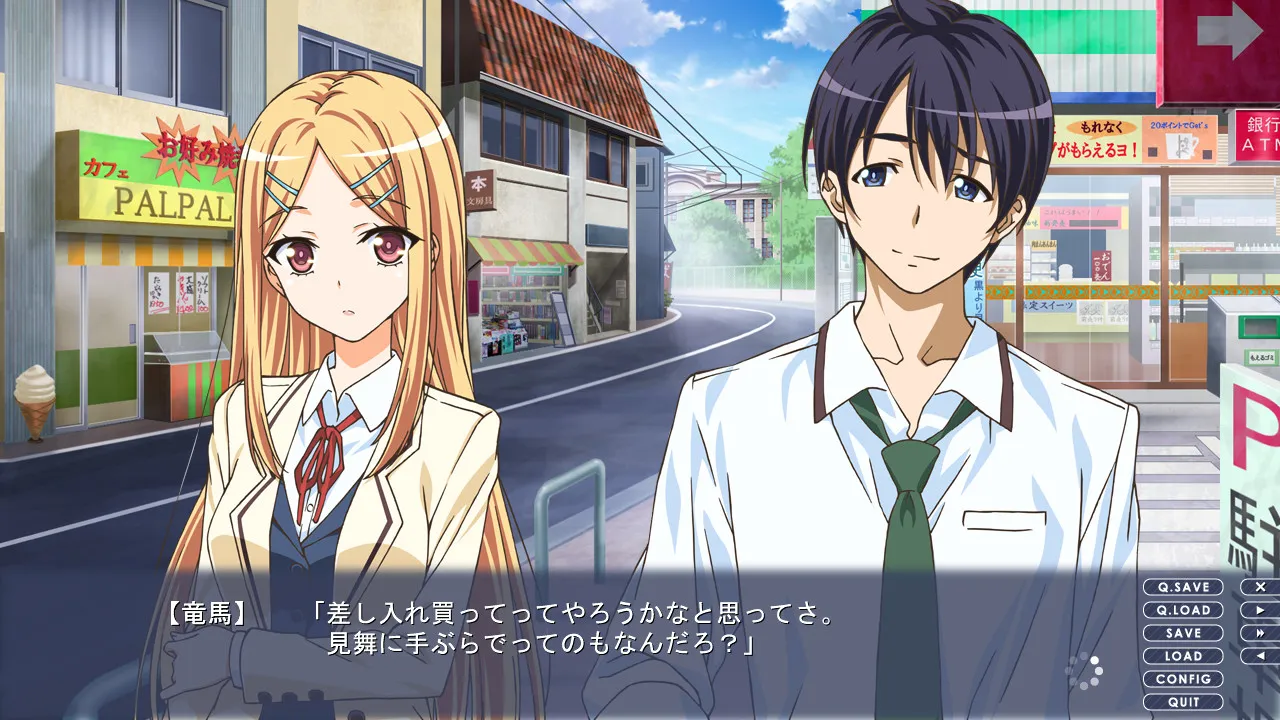Choose QUIT to exit the game
Image resolution: width=1280 pixels, height=720 pixels.
click(x=1183, y=702)
